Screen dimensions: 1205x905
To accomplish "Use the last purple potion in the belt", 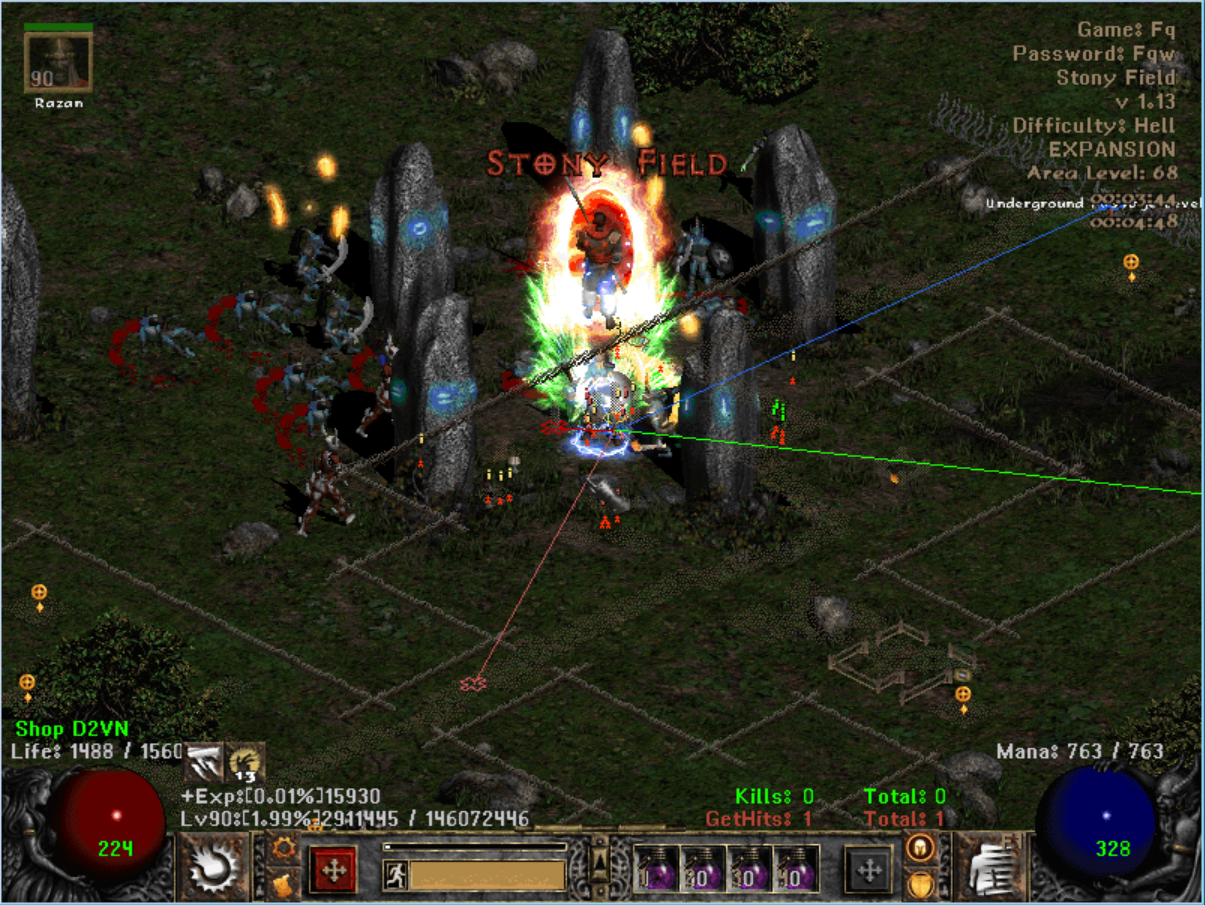I will (x=797, y=868).
